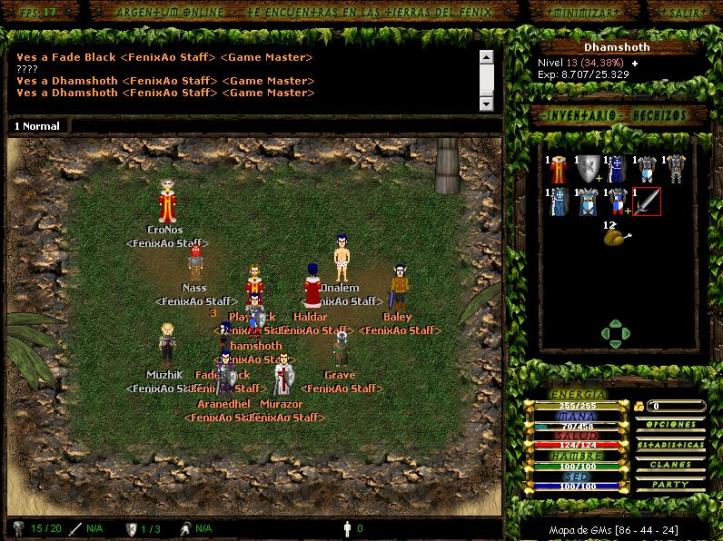Select the roast chicken food slot
This screenshot has height=541, width=723.
615,237
